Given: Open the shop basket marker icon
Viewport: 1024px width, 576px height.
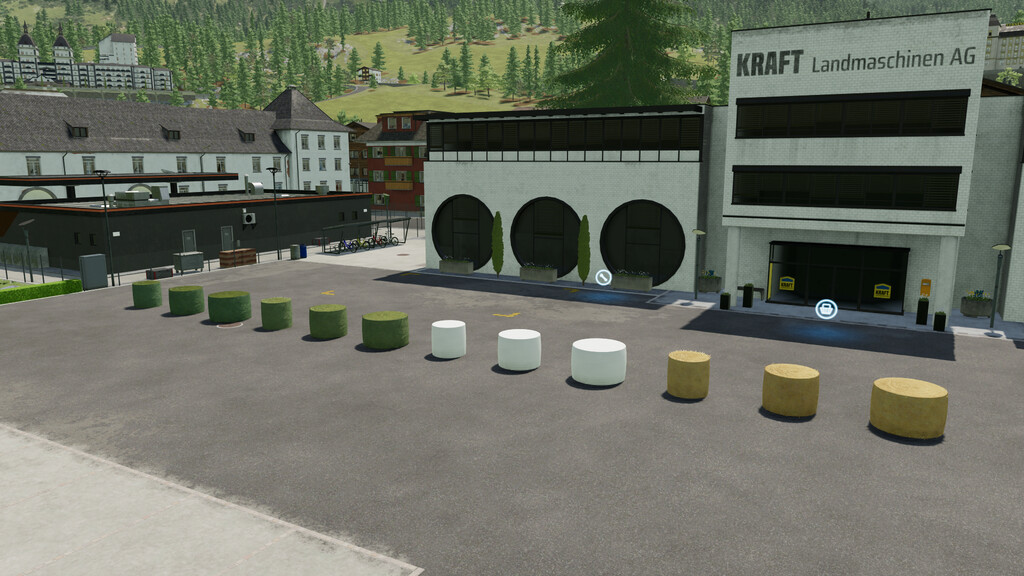Looking at the screenshot, I should click(x=826, y=309).
